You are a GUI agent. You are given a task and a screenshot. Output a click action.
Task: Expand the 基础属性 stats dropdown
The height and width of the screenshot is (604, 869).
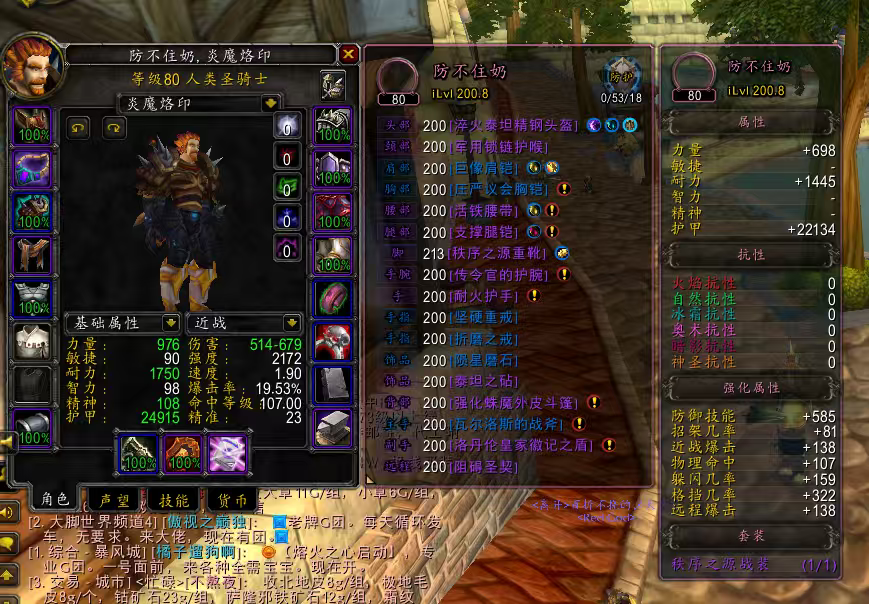tap(170, 323)
